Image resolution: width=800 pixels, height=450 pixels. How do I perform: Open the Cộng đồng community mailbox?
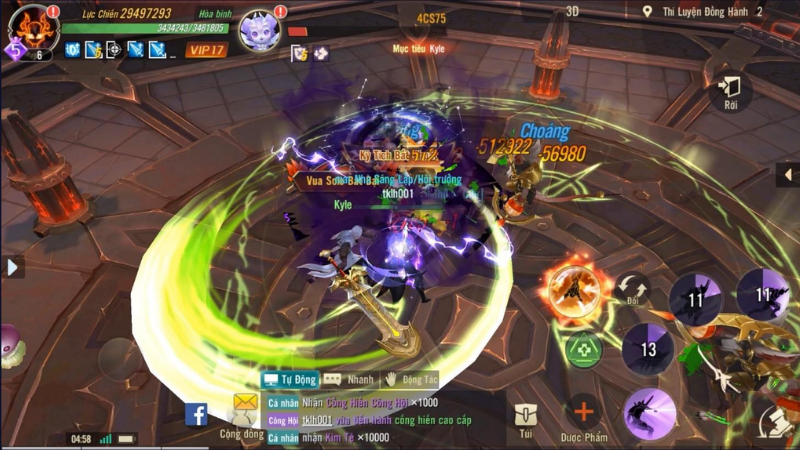[x=243, y=412]
